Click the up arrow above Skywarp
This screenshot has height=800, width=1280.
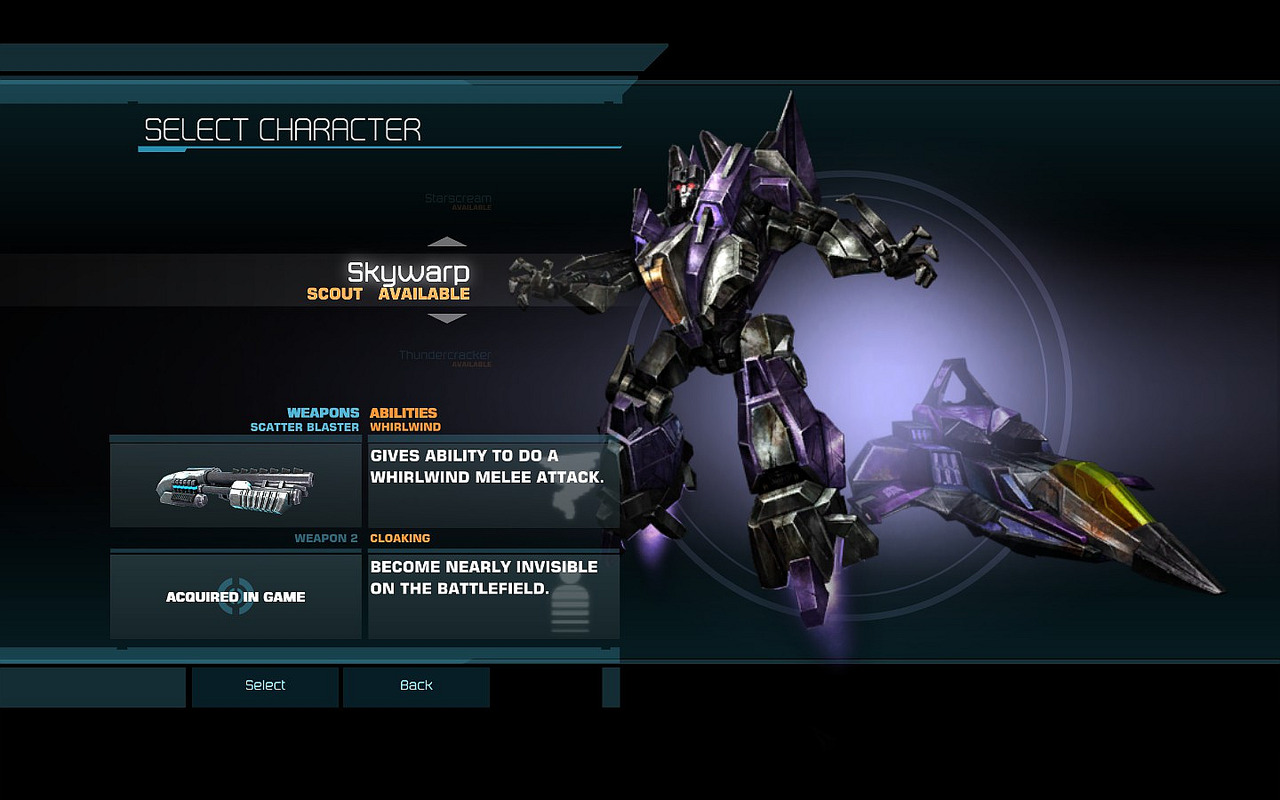point(447,242)
